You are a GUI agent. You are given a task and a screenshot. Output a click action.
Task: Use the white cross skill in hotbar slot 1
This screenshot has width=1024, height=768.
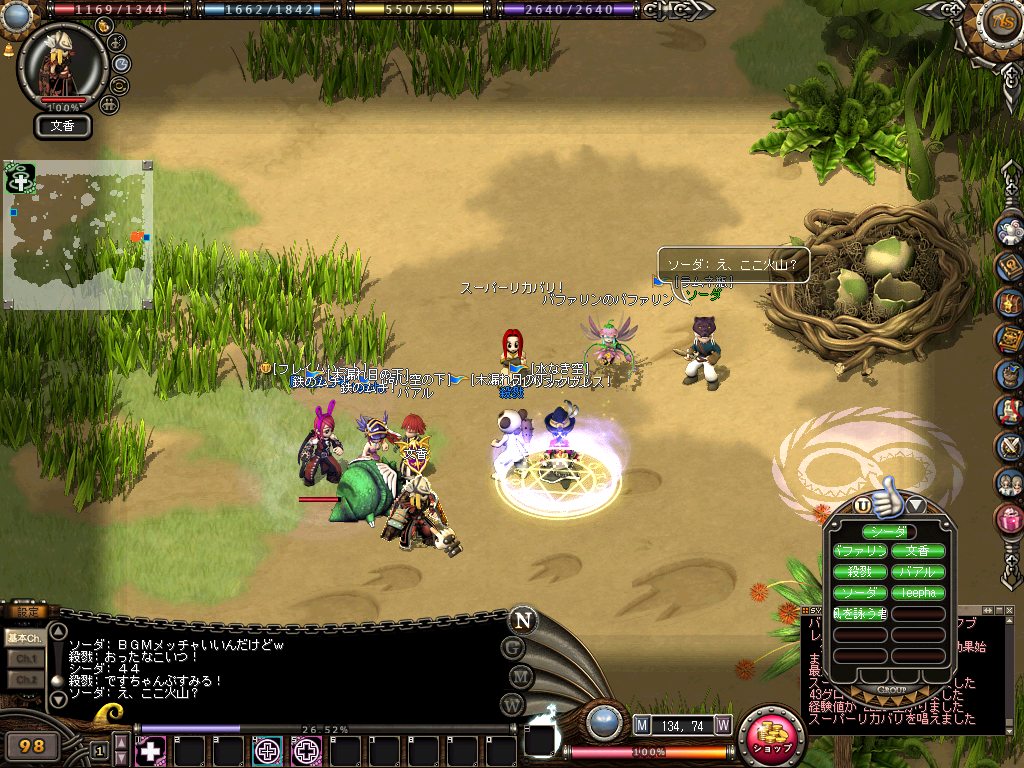[152, 750]
